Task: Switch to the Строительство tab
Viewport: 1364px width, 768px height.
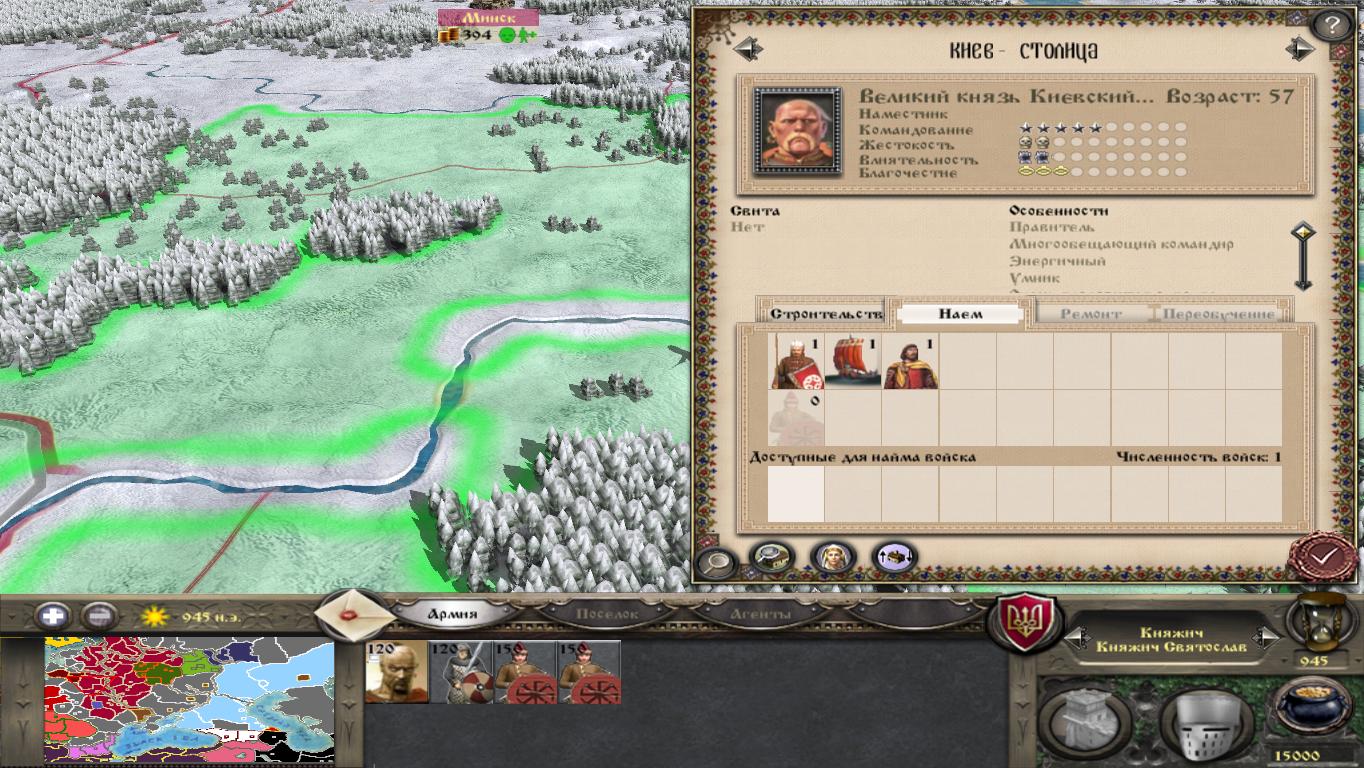Action: (x=827, y=311)
